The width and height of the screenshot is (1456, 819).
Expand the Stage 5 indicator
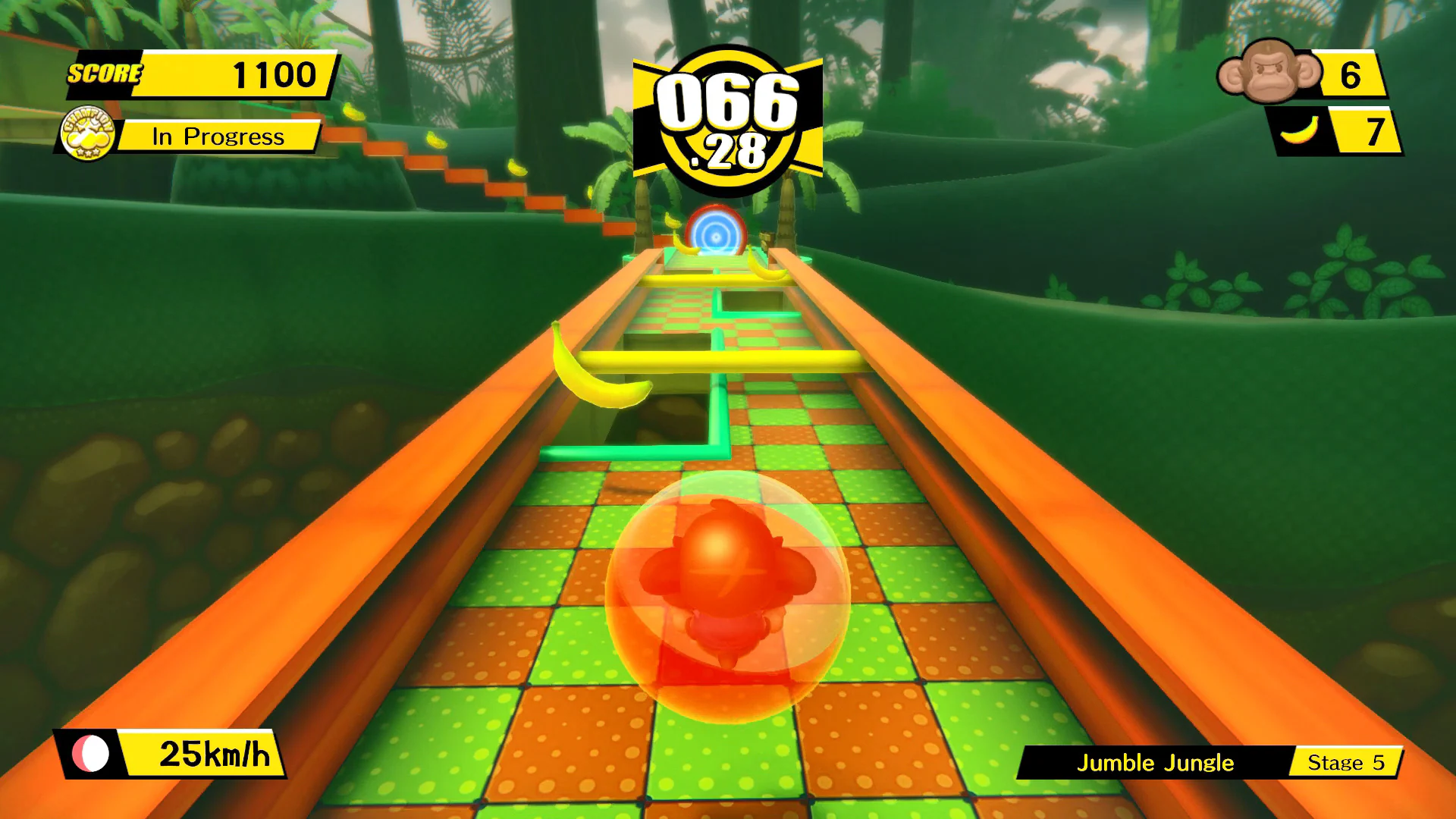click(x=1346, y=764)
